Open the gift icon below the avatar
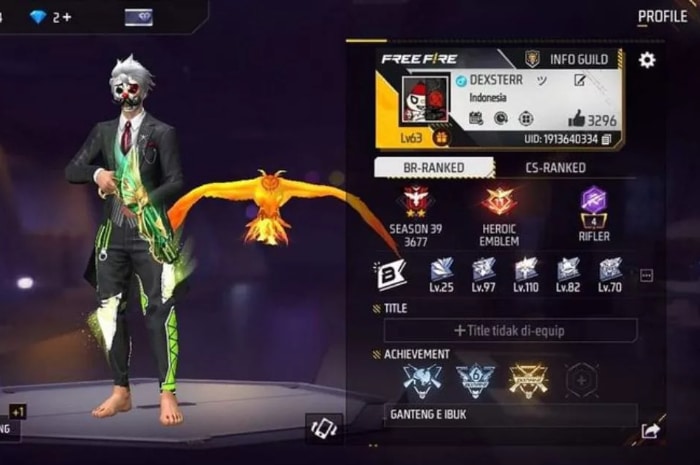The width and height of the screenshot is (700, 465). pos(441,138)
